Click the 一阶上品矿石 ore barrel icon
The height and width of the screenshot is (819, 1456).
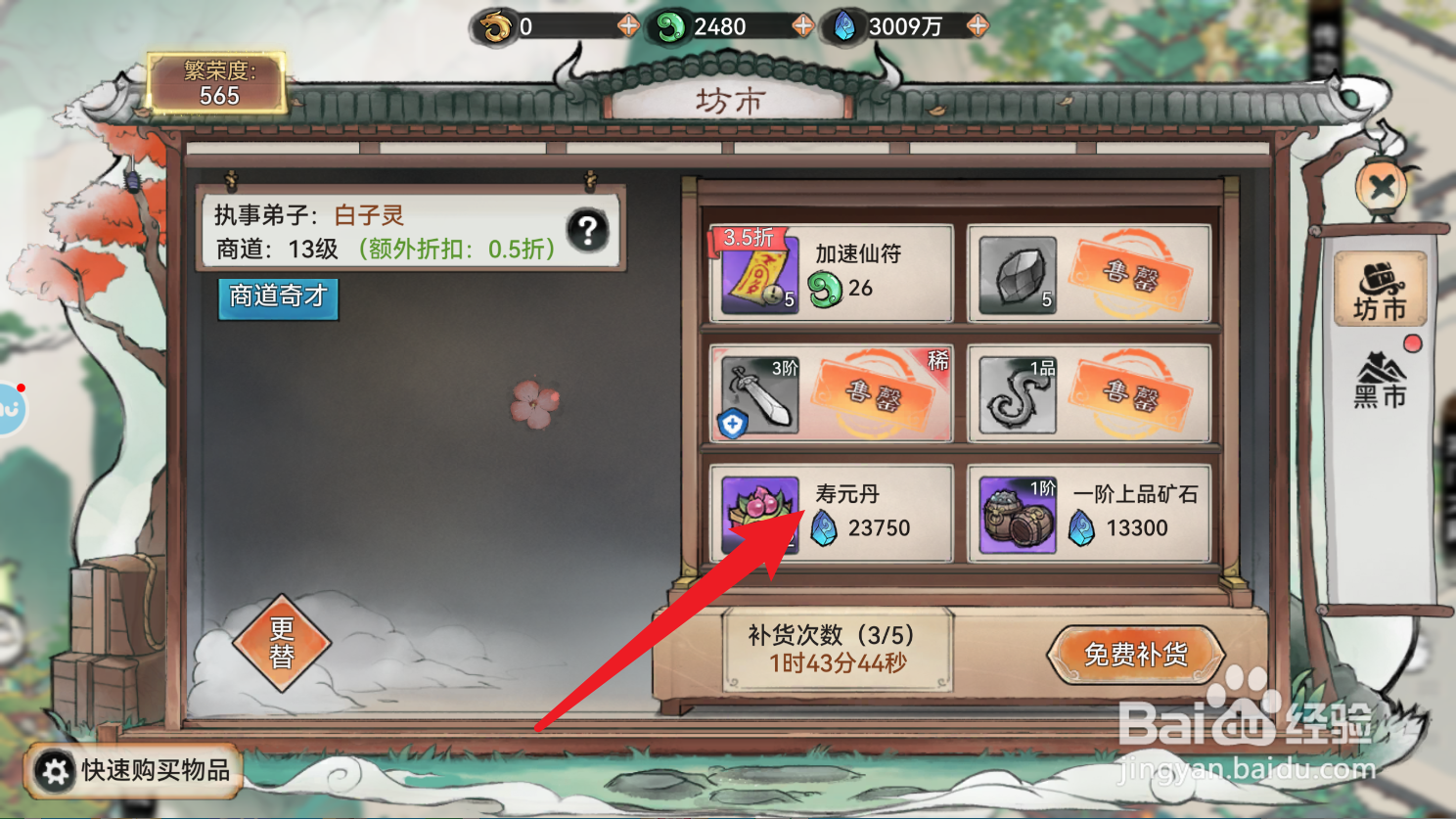[1018, 513]
